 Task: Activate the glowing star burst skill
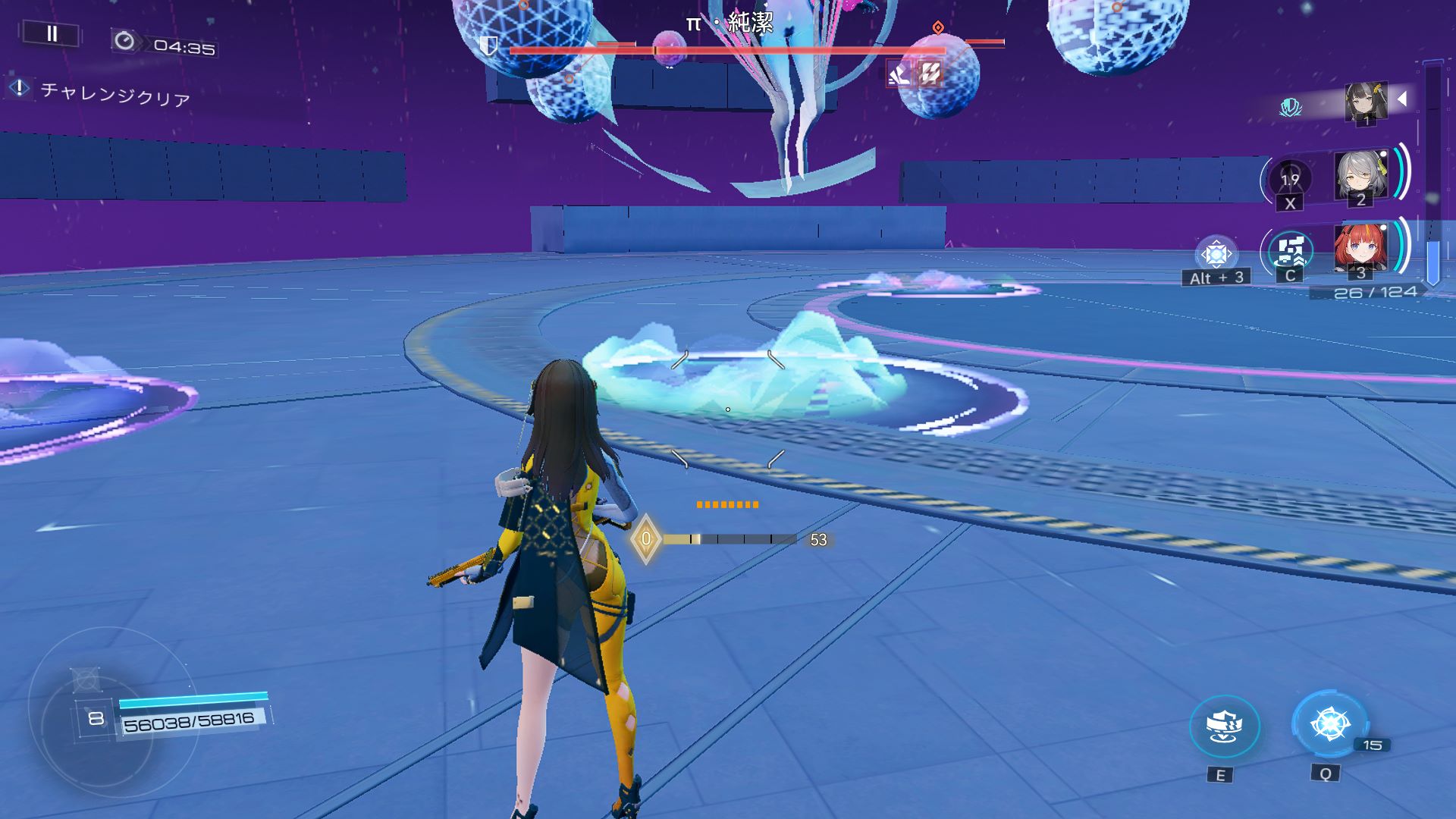tap(1329, 723)
